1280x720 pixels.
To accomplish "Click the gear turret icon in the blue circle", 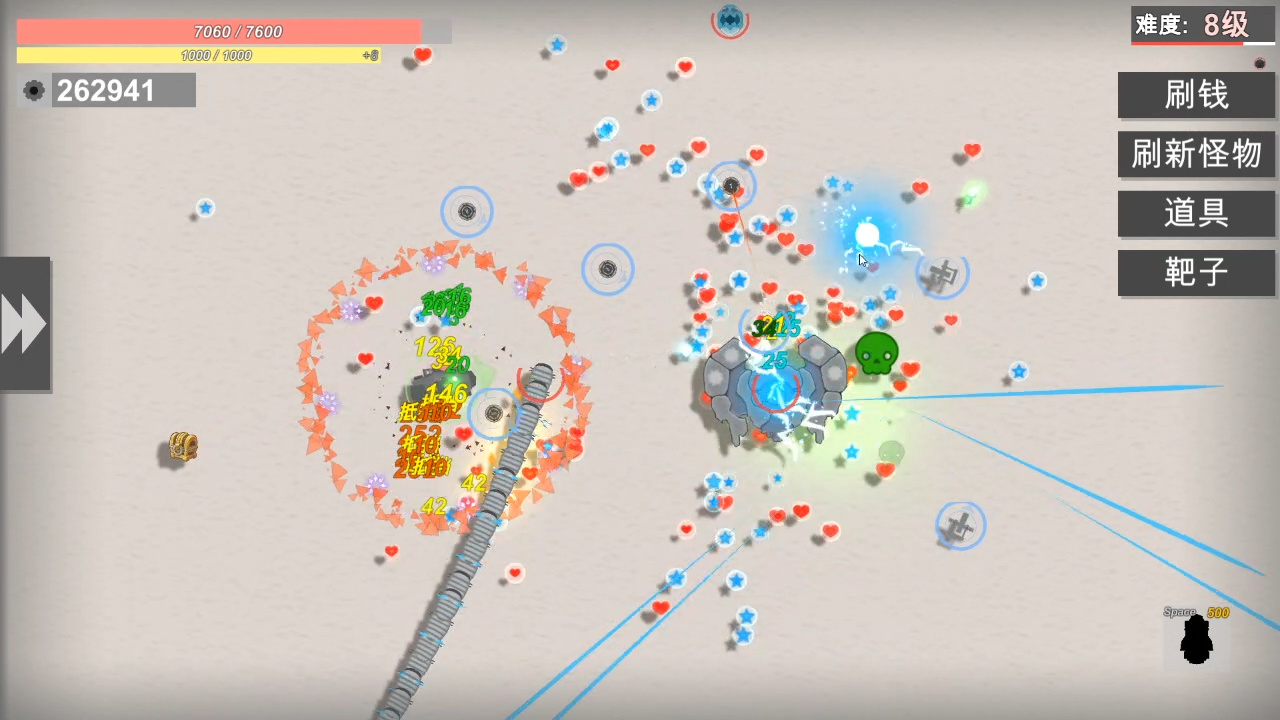I will (x=466, y=211).
